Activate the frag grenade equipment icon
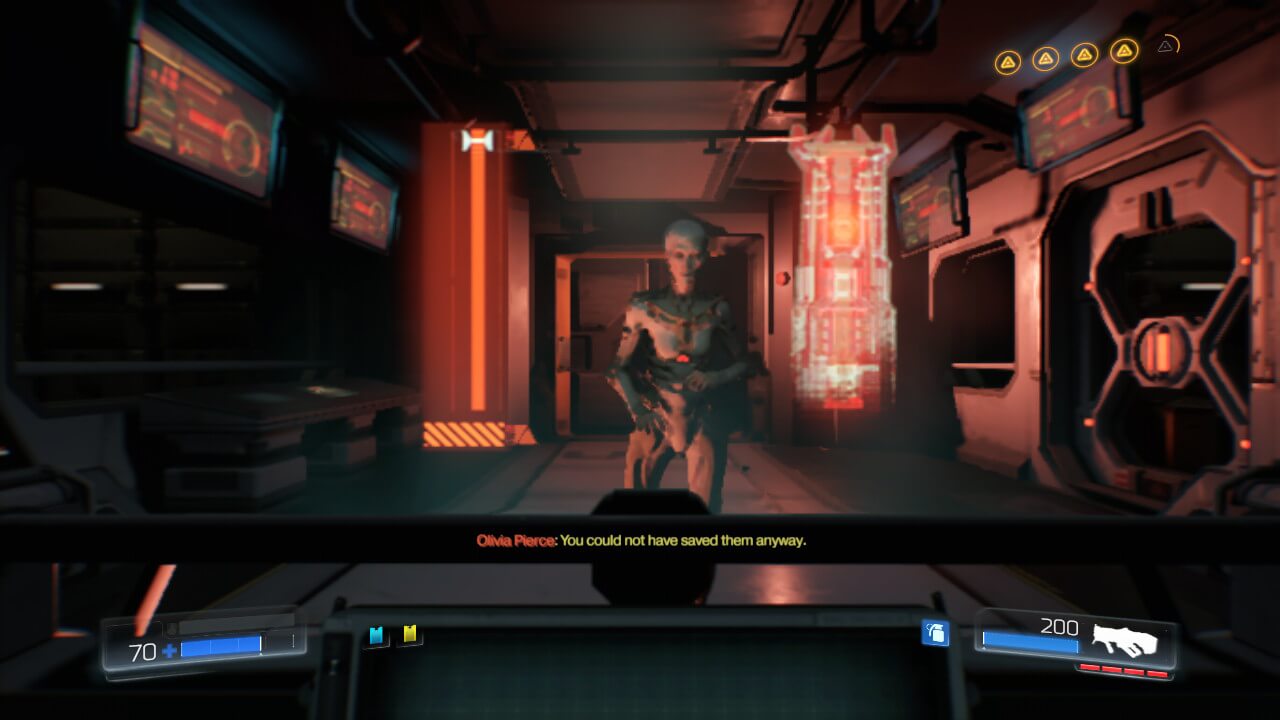The image size is (1280, 720). pyautogui.click(x=935, y=633)
